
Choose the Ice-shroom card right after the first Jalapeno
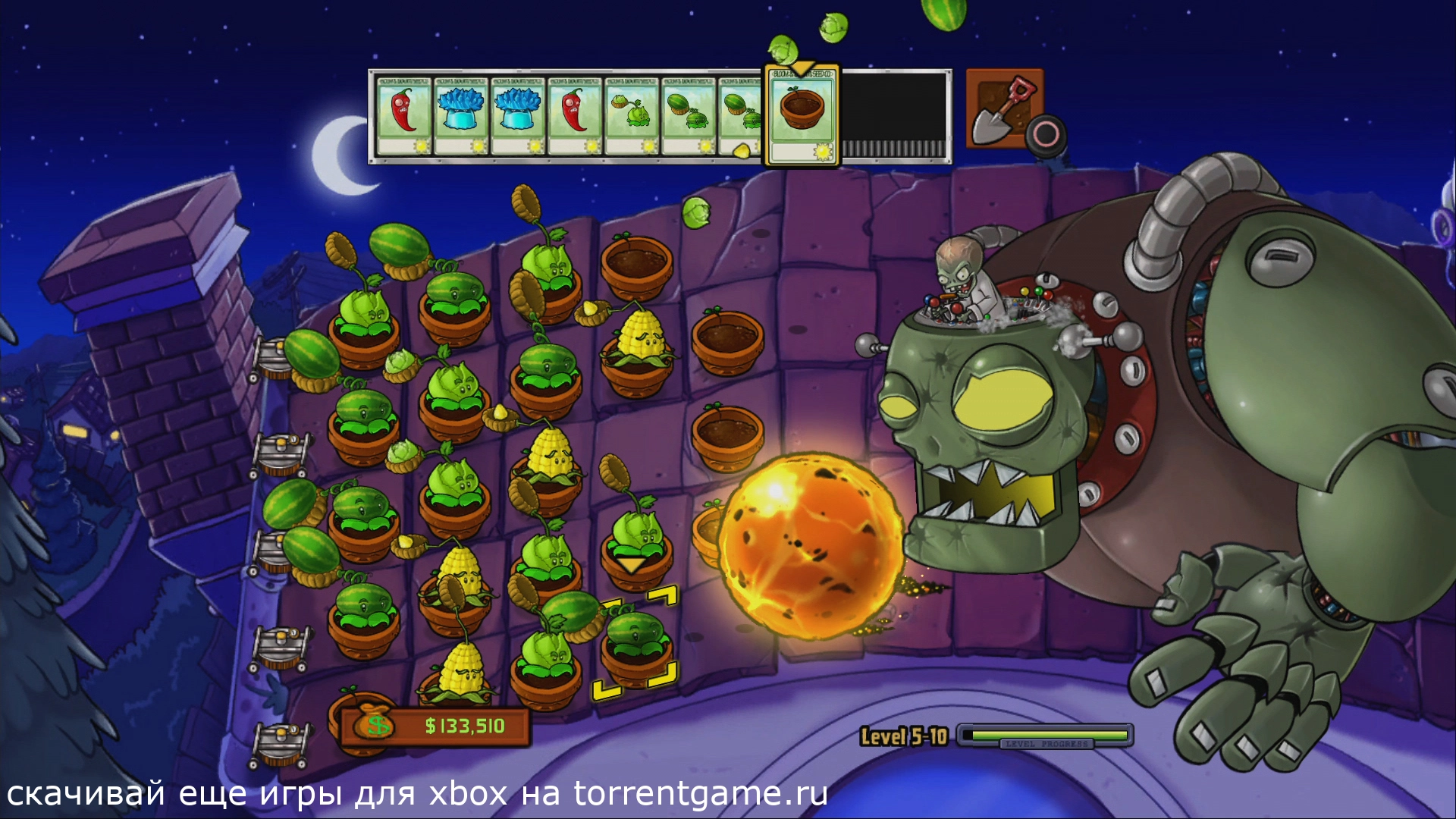click(x=461, y=115)
